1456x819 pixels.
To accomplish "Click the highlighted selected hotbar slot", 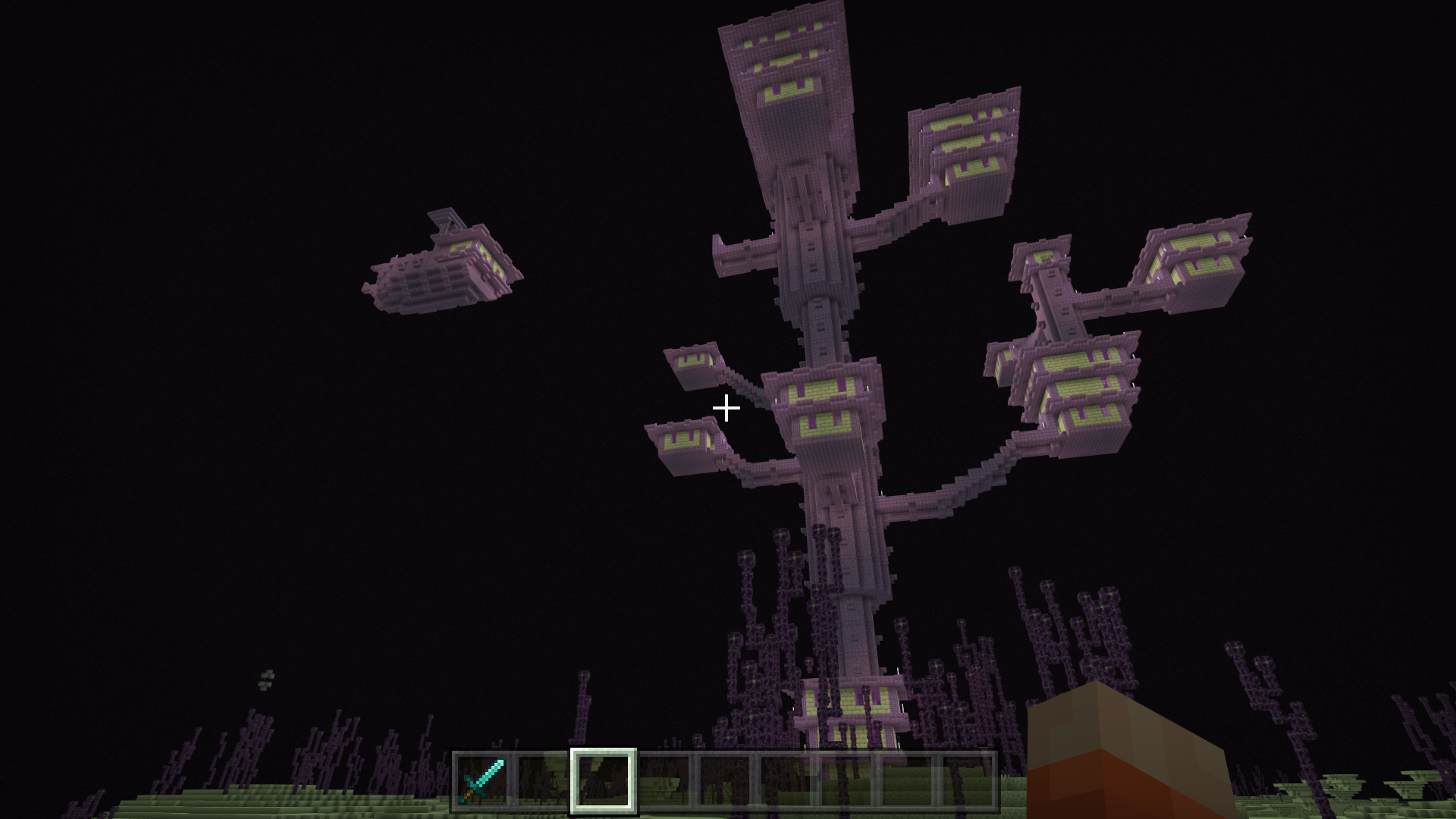I will (x=604, y=780).
